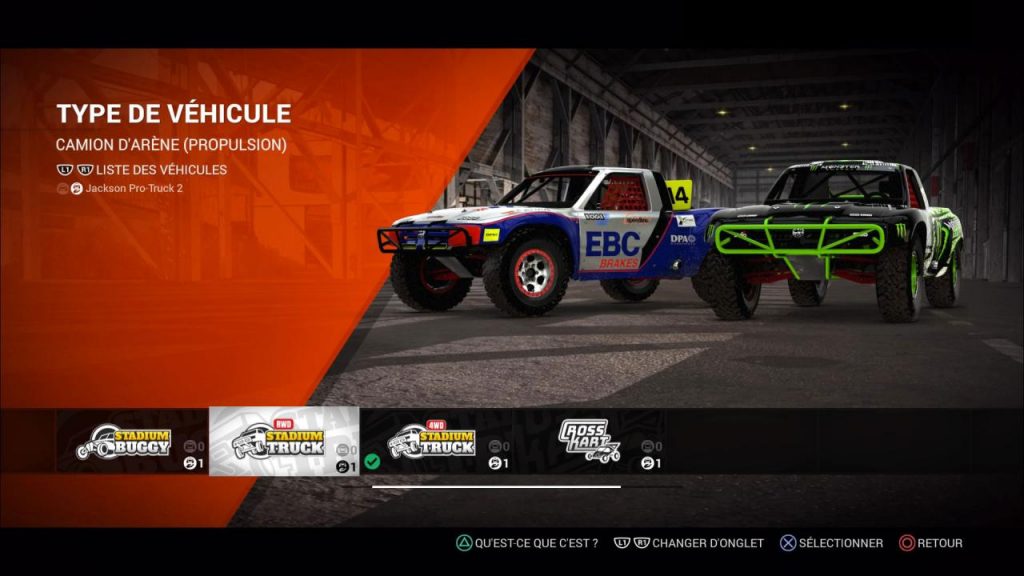Select the Cross Kart vehicle type

590,441
